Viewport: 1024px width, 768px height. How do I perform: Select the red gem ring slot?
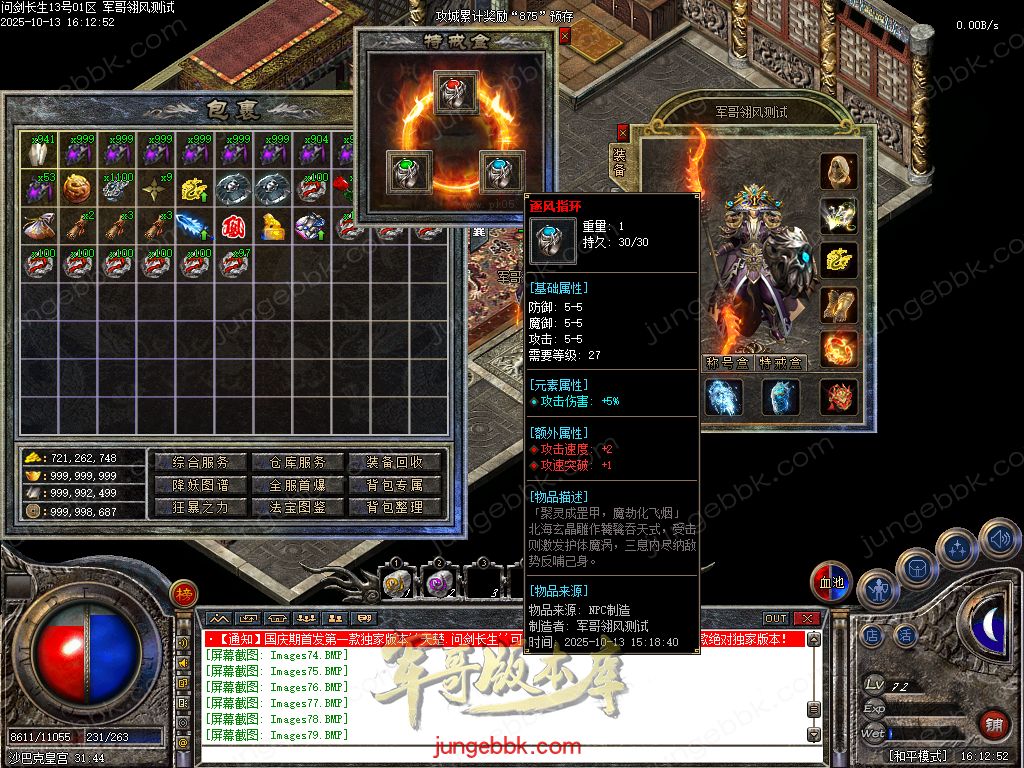pyautogui.click(x=456, y=92)
